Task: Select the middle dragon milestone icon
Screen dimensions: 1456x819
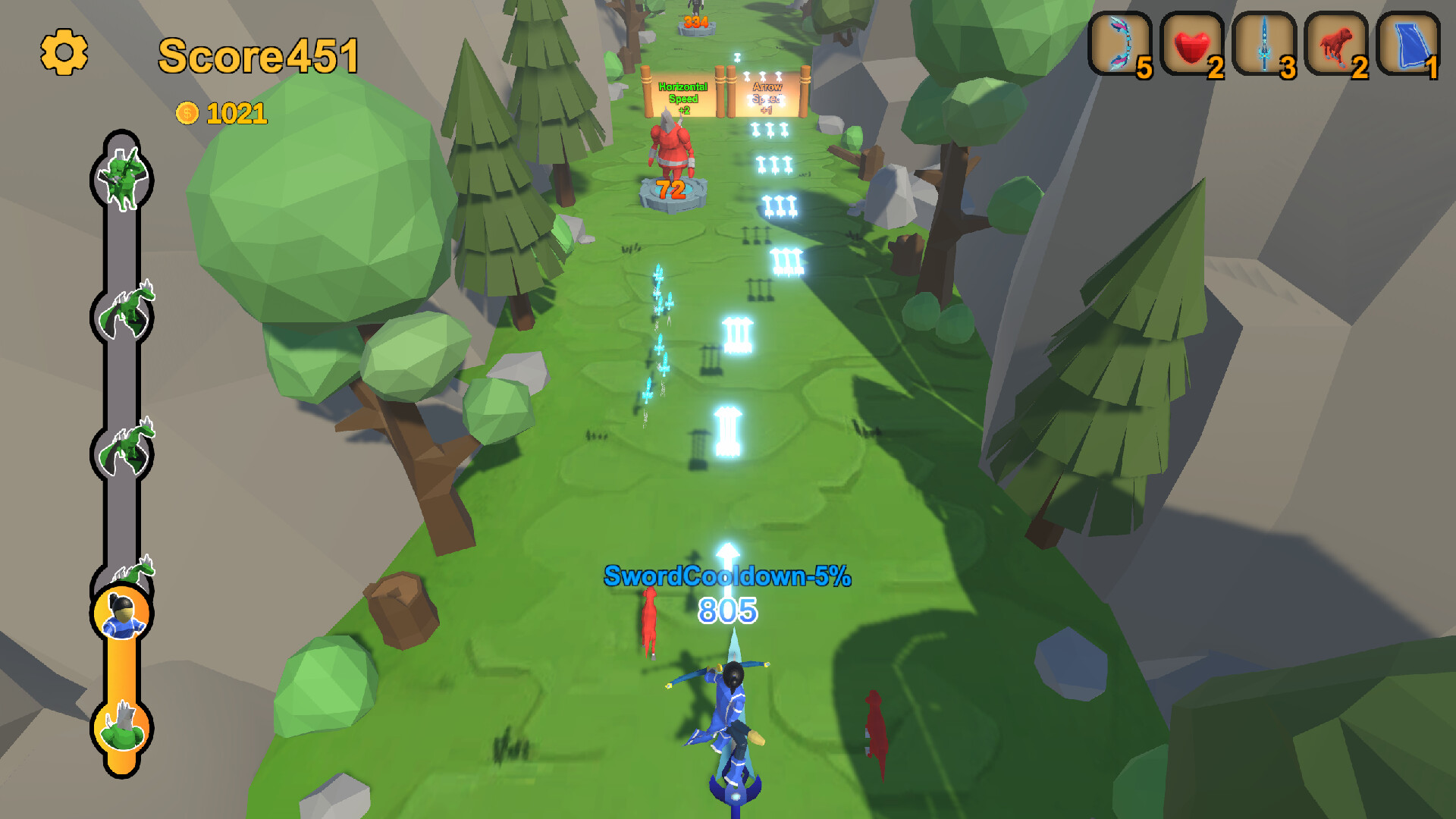Action: [x=126, y=441]
